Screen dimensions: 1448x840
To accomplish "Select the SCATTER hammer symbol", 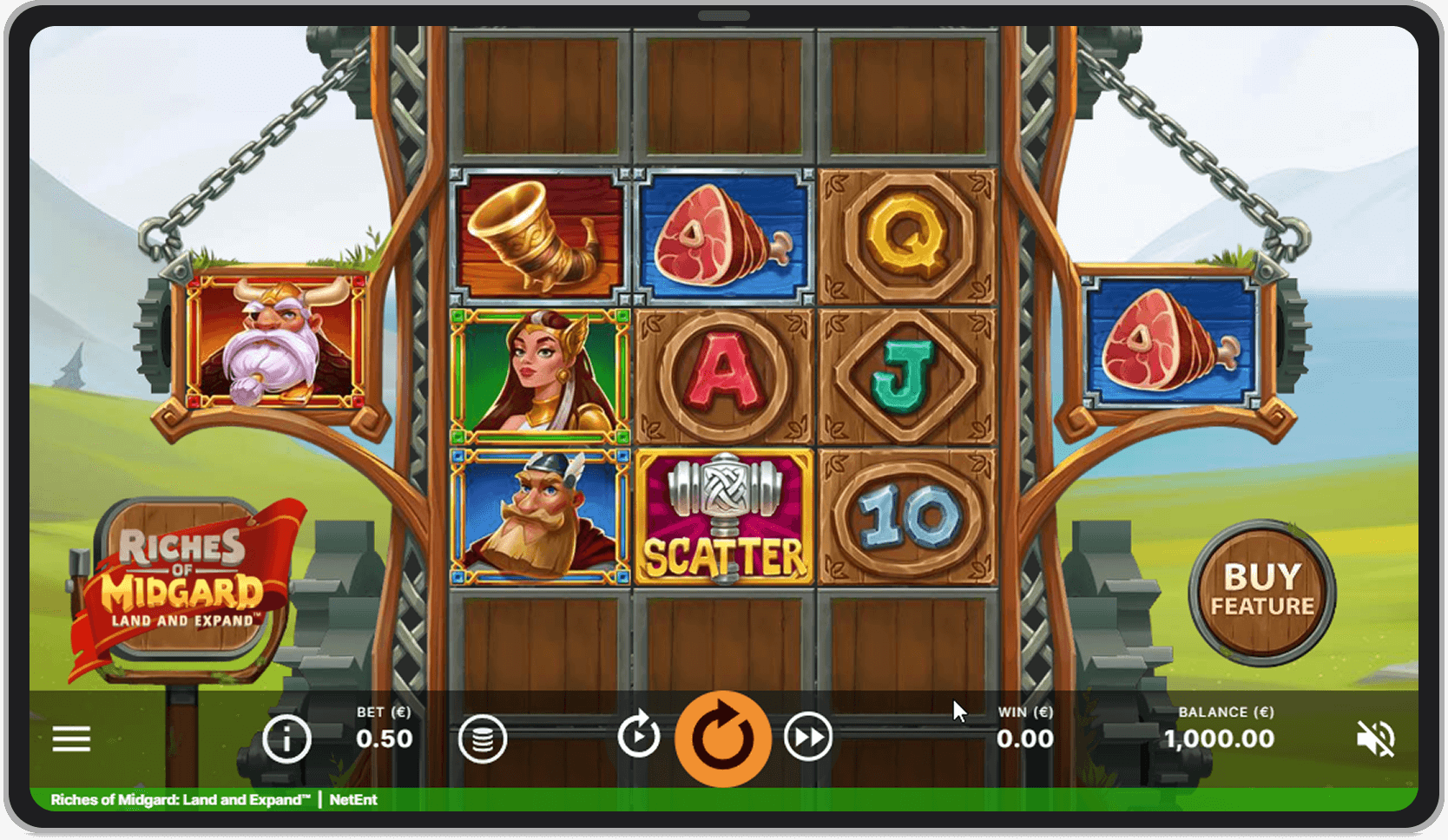I will click(x=725, y=516).
